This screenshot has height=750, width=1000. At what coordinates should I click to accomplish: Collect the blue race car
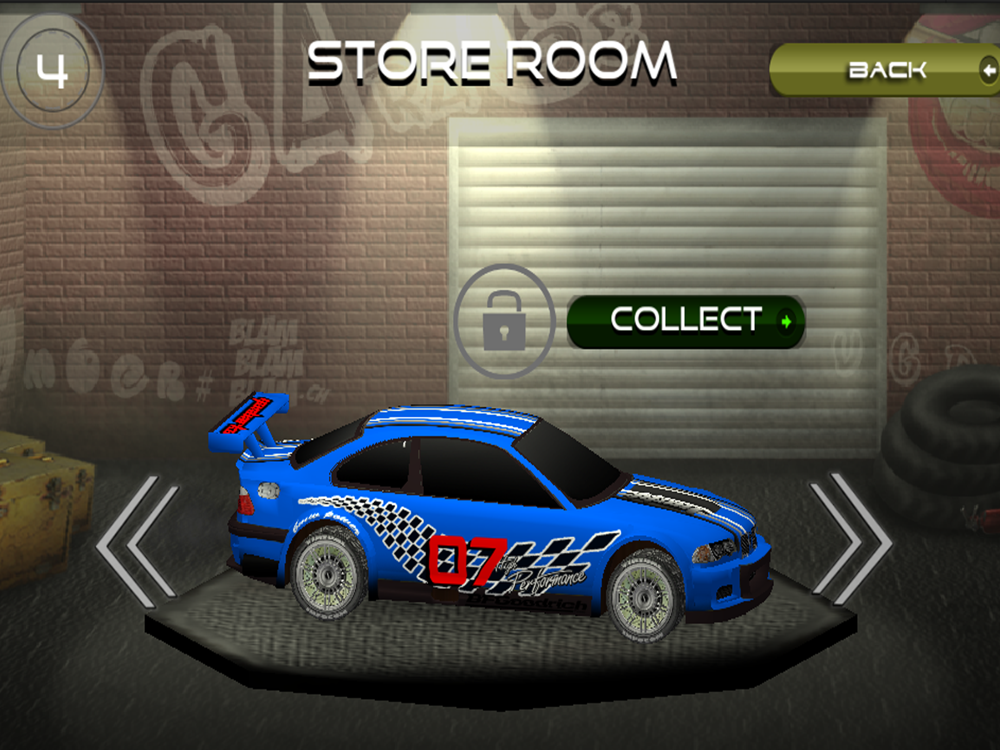point(686,321)
